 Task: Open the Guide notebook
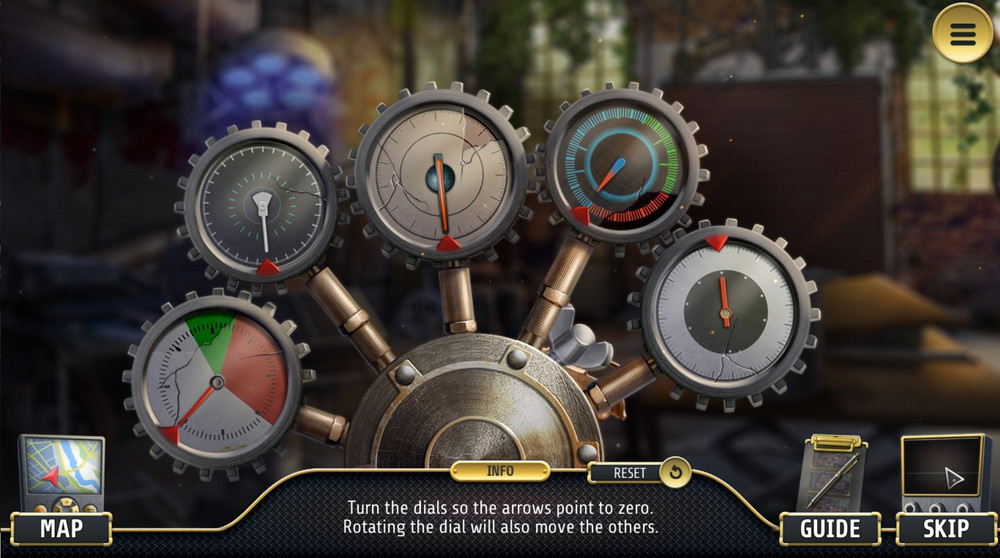(x=830, y=528)
